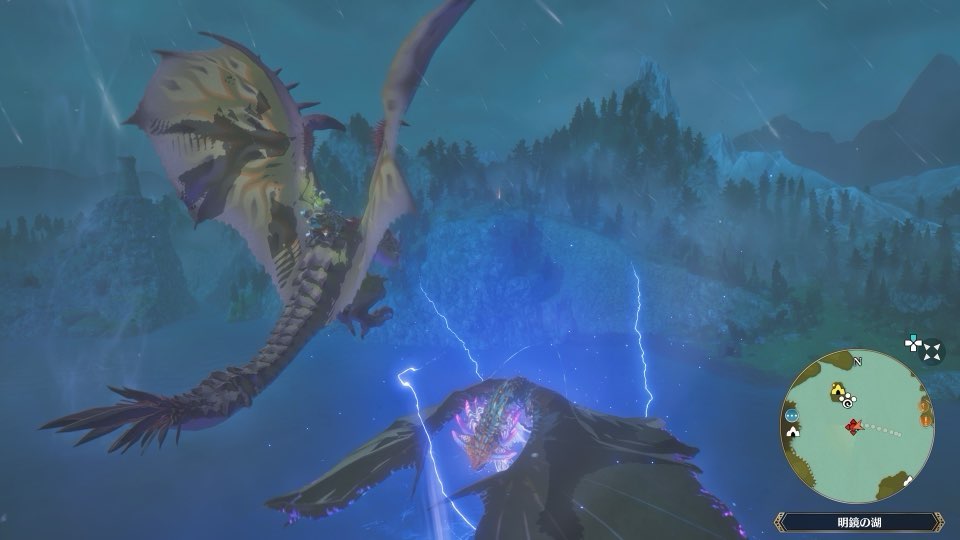This screenshot has width=960, height=540.
Task: Click the red player arrow on minimap
Action: coord(852,428)
